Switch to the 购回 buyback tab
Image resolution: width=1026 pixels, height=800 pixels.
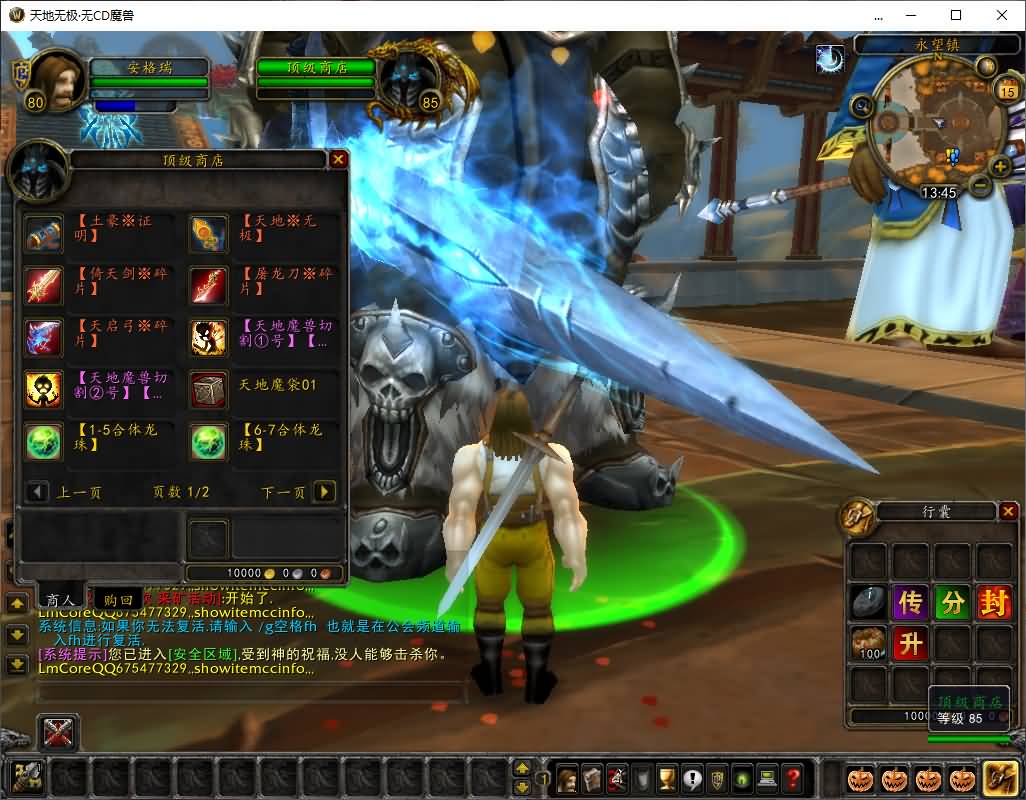(x=119, y=600)
